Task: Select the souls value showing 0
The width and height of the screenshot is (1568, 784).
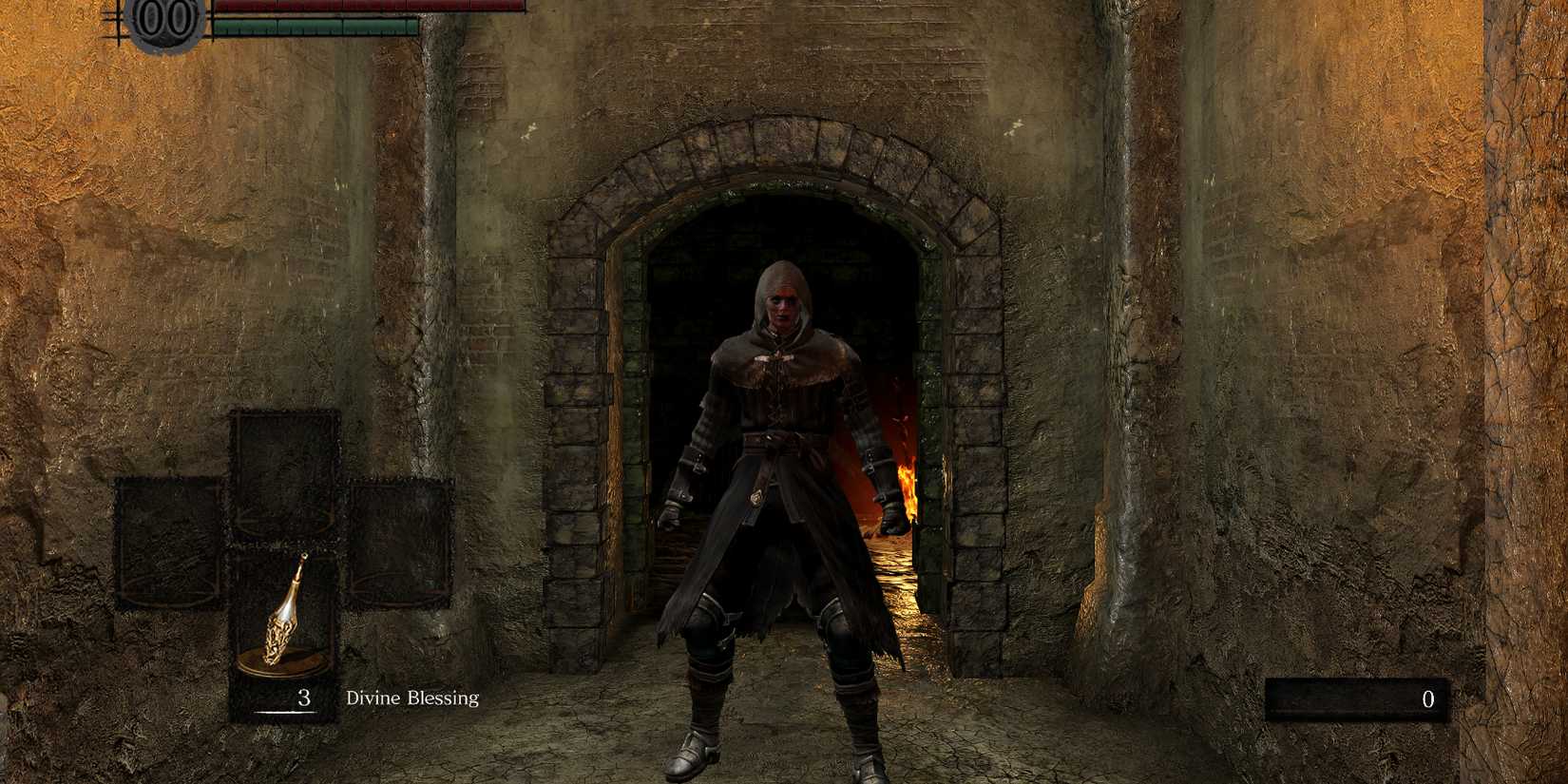Action: pos(1428,700)
